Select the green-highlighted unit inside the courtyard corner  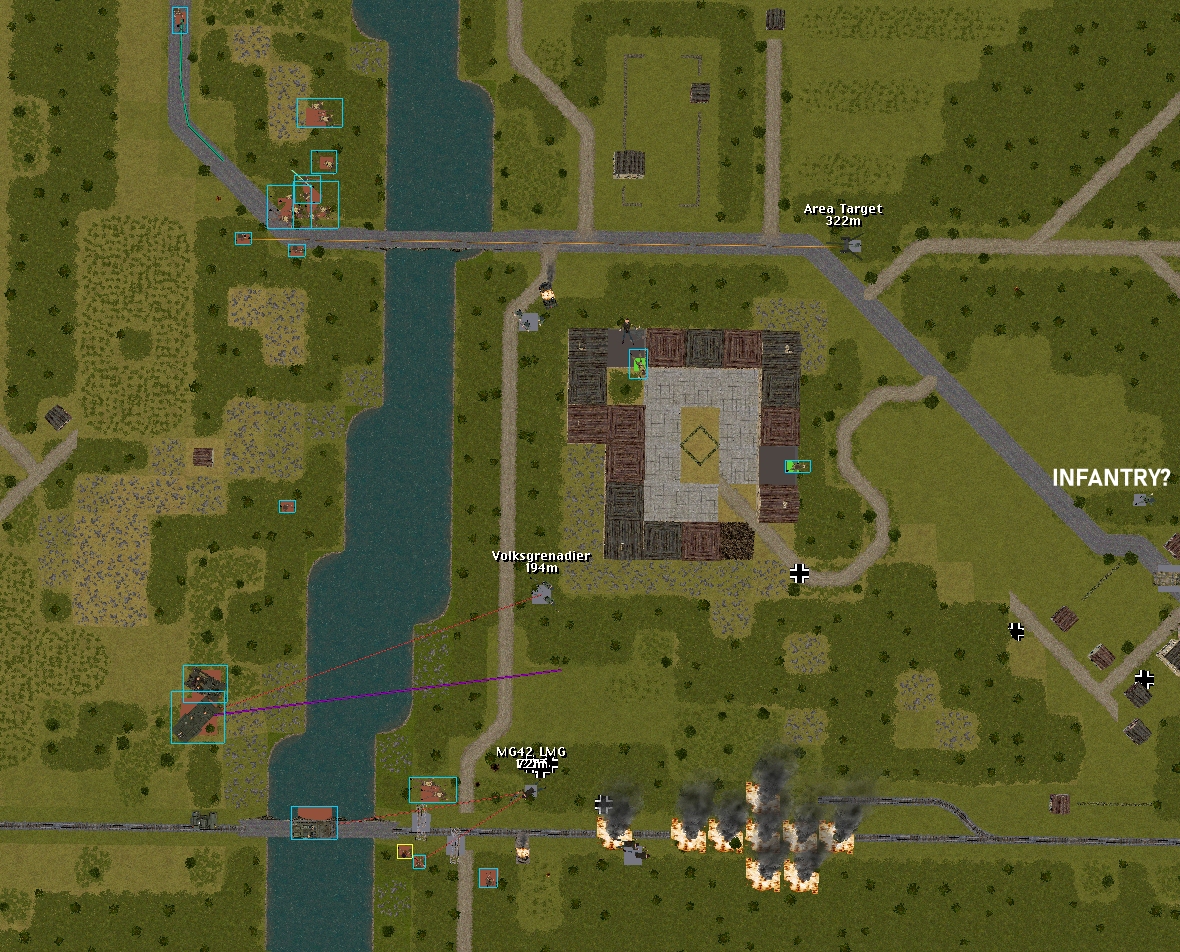pos(638,364)
